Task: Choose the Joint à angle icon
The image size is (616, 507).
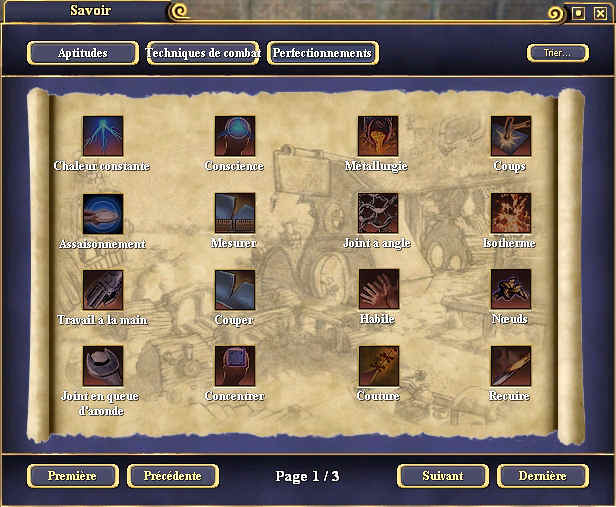Action: click(378, 213)
